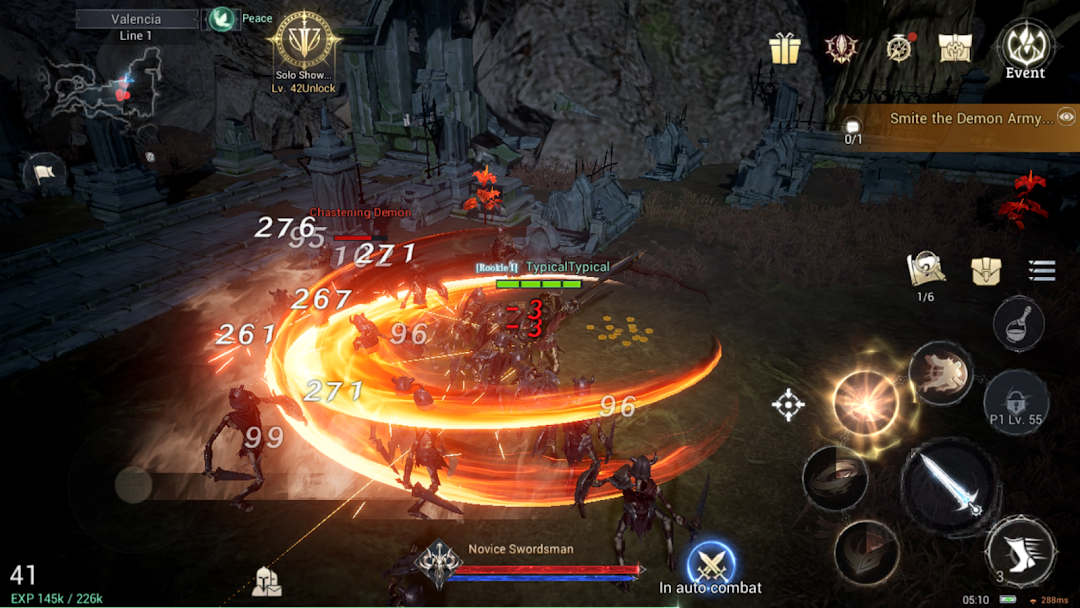Open the helmet character icon
Viewport: 1080px width, 608px height.
[x=267, y=581]
